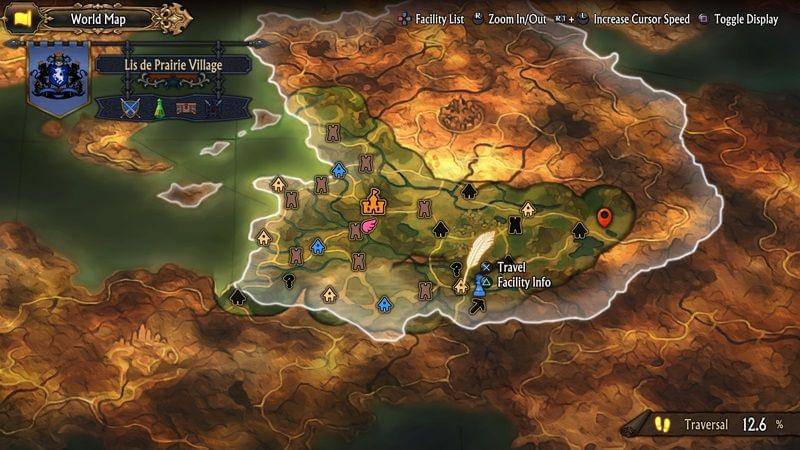Select the orange castle map marker

(x=373, y=202)
